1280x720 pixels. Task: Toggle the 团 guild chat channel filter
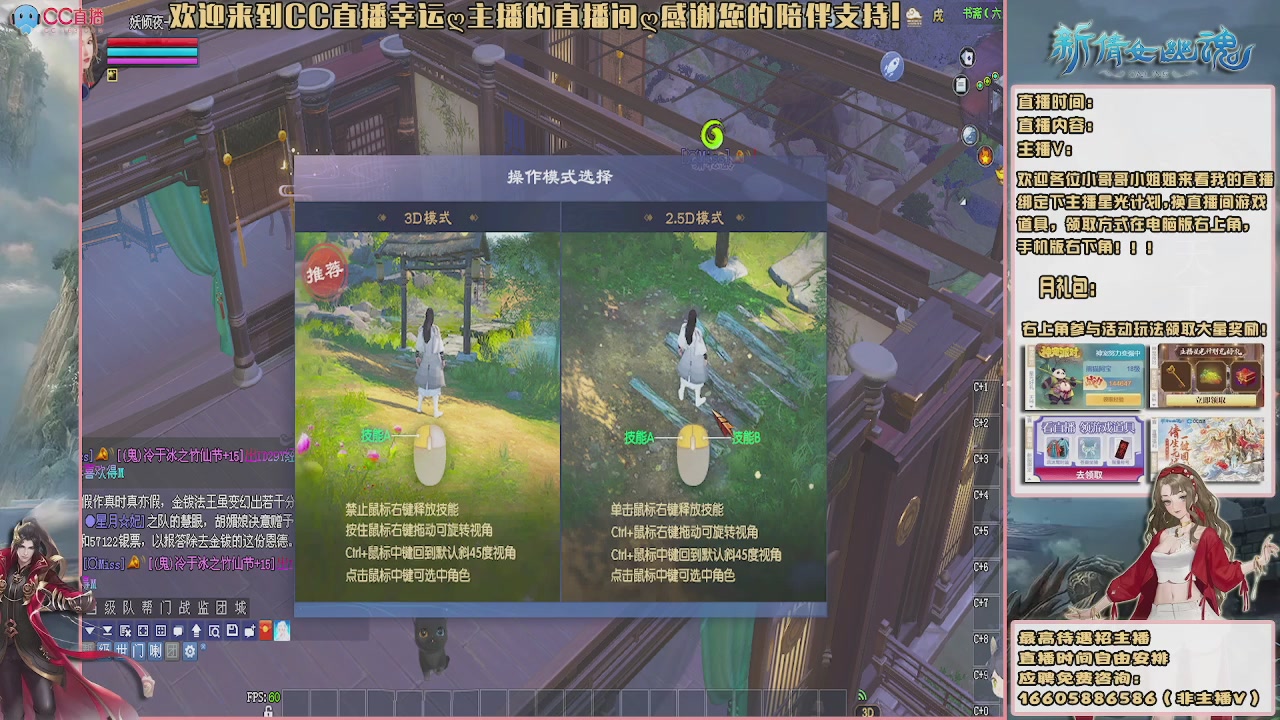click(x=172, y=649)
